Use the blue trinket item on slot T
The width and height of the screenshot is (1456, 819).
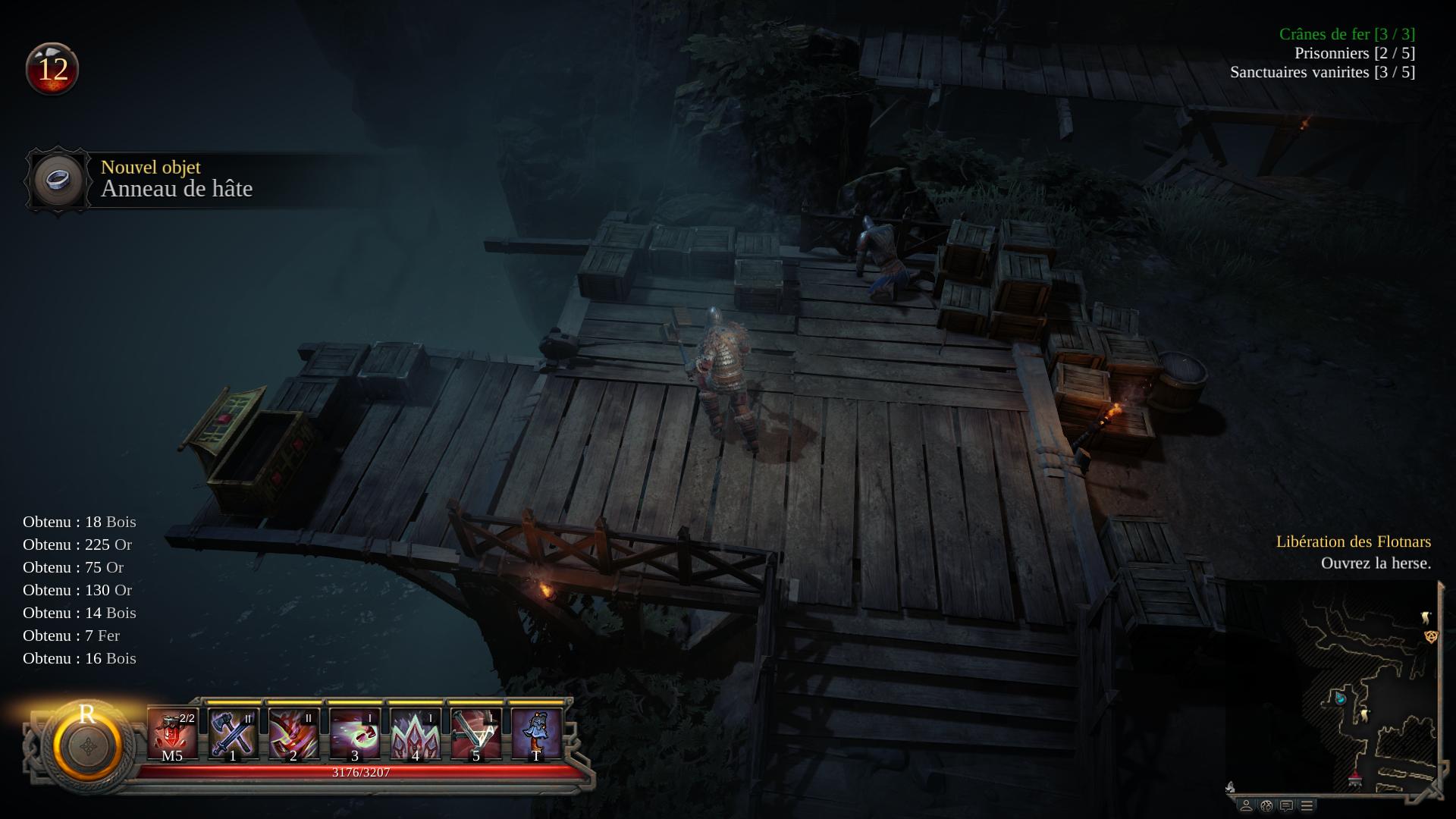tap(536, 733)
